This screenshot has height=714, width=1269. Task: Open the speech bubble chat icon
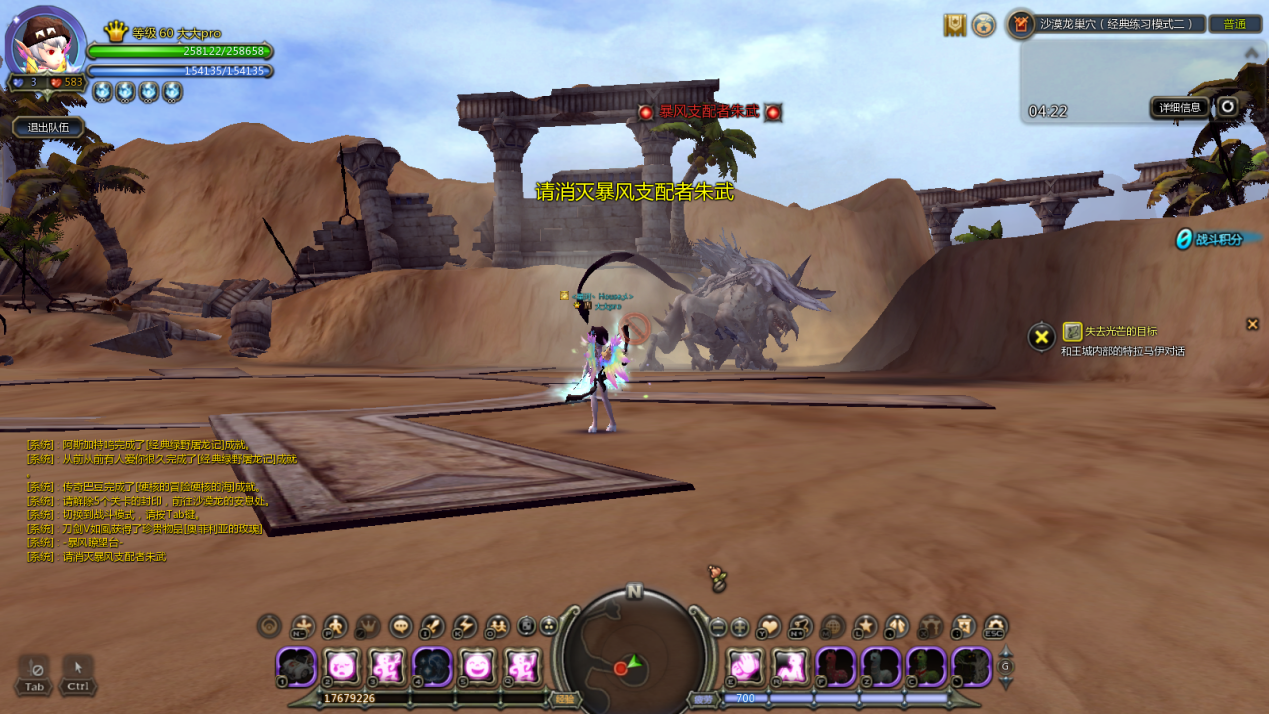[400, 627]
